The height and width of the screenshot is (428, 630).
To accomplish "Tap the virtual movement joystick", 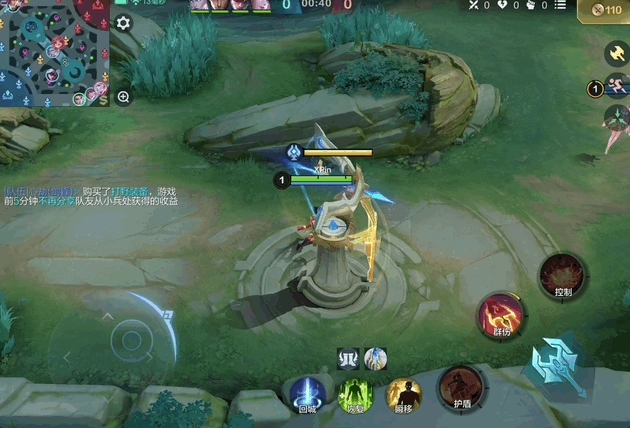I will click(x=128, y=340).
